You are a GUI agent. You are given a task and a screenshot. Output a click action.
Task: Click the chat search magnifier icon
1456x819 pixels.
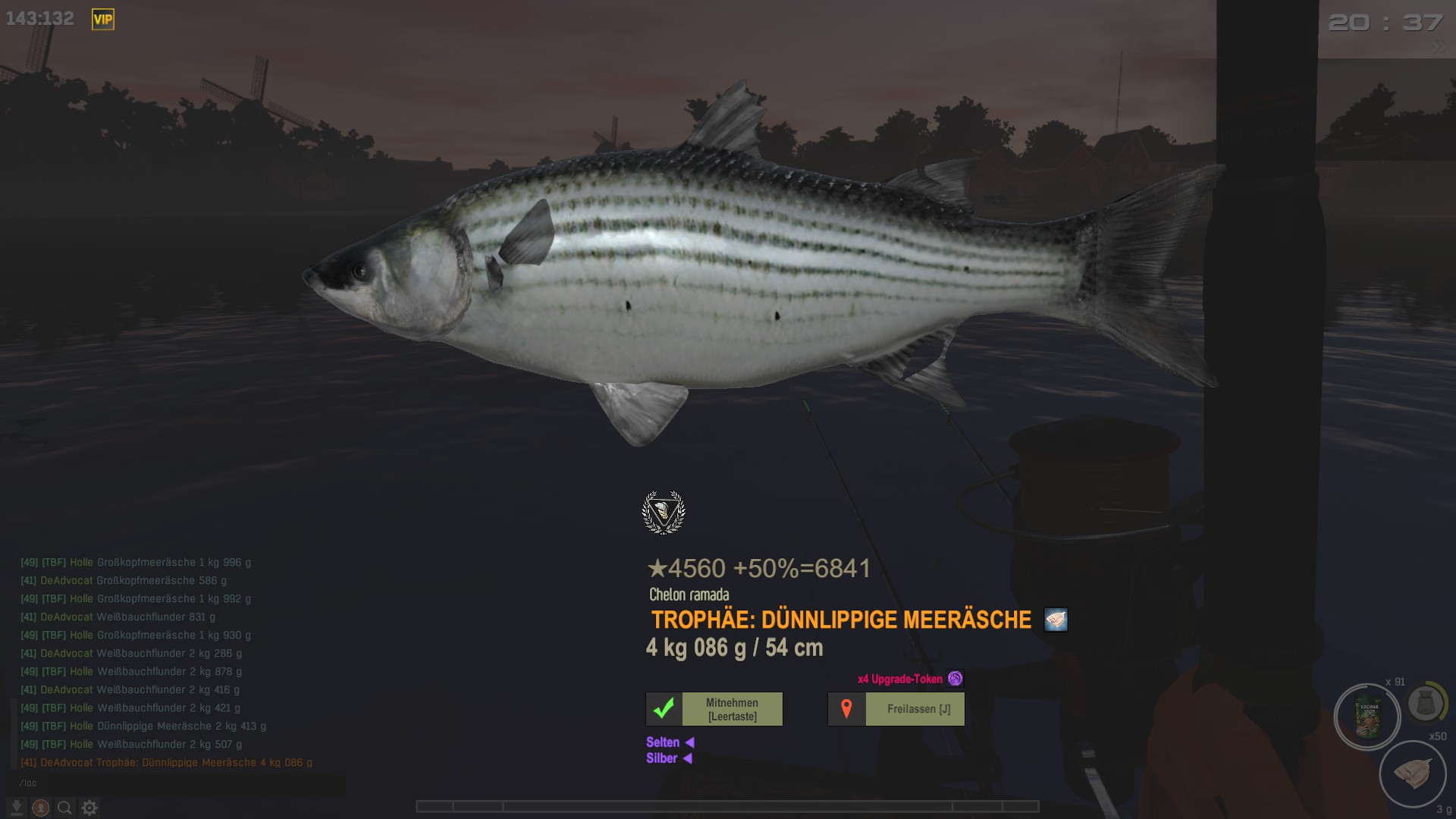click(65, 808)
